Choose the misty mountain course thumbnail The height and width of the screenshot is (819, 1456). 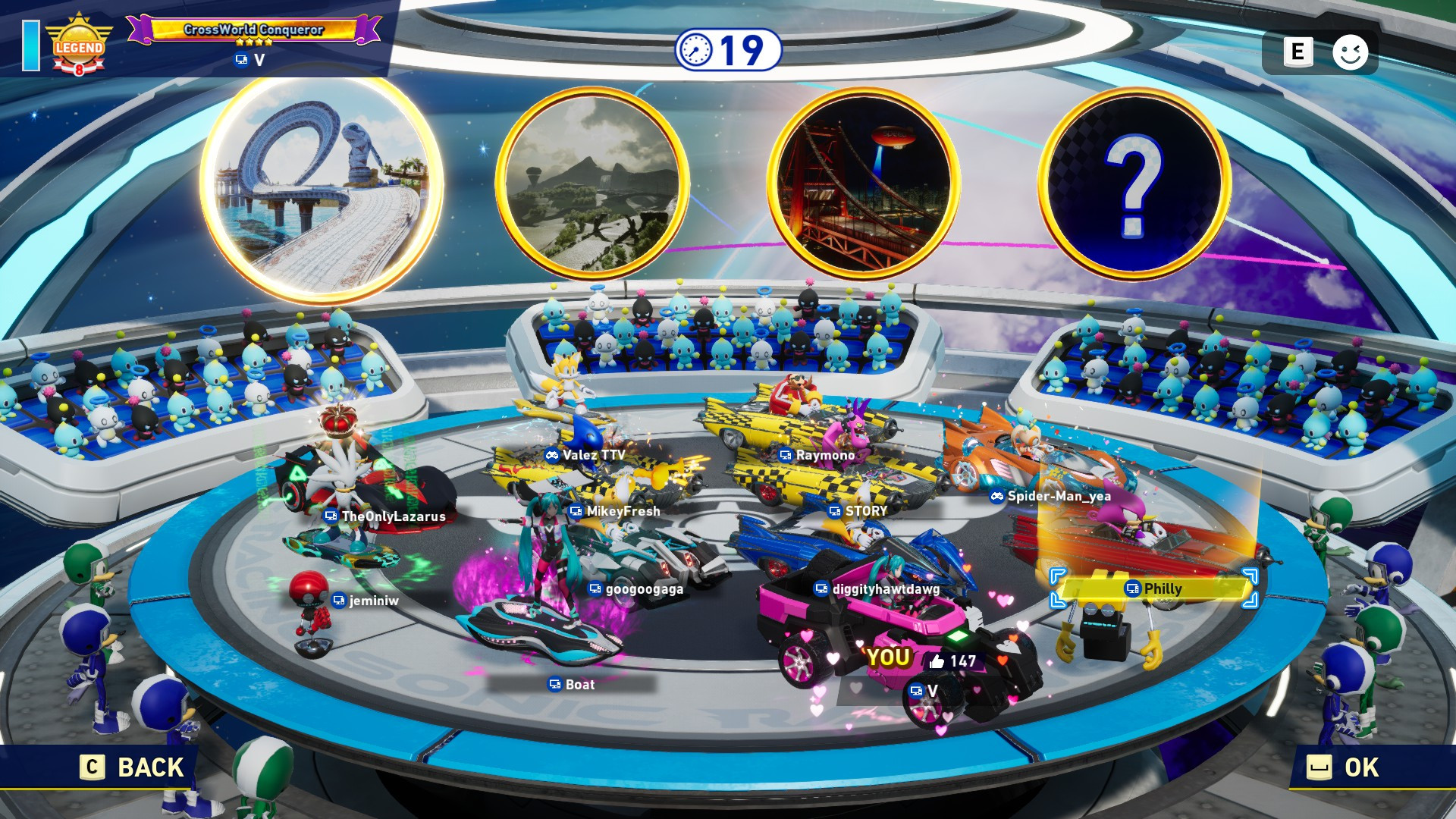pos(592,183)
